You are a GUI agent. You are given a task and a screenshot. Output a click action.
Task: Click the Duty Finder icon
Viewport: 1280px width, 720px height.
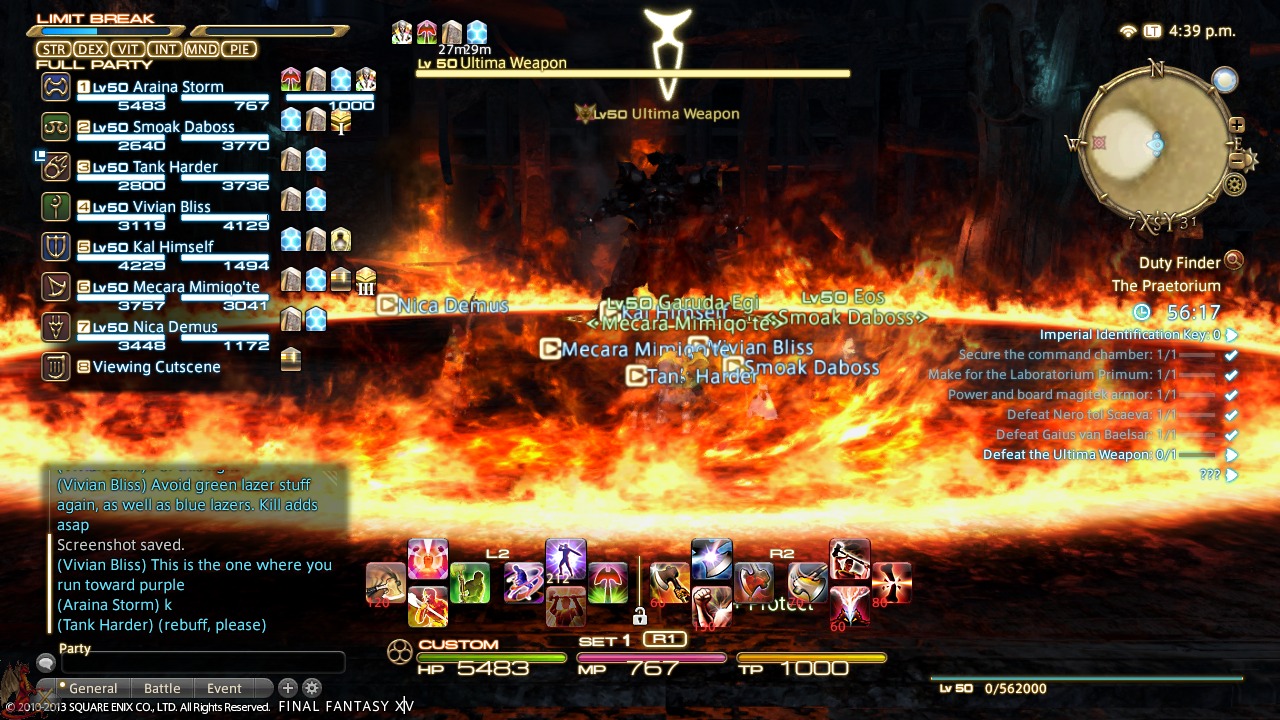1233,262
